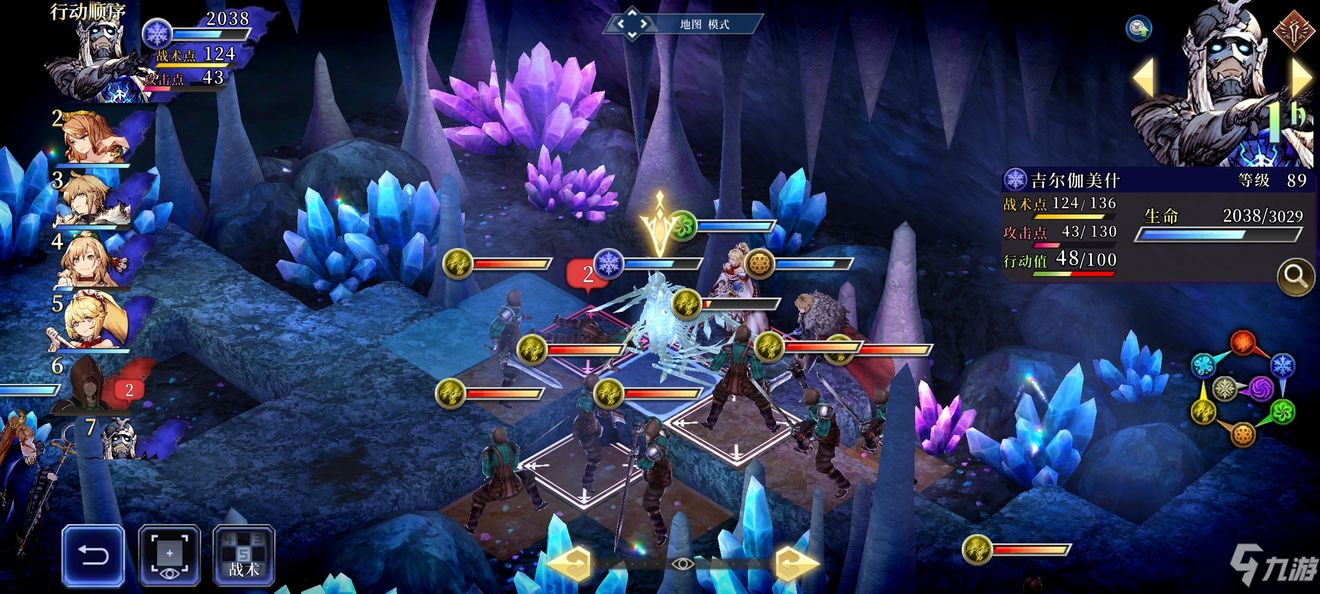Switch the 地图 模式 map mode

pos(683,22)
